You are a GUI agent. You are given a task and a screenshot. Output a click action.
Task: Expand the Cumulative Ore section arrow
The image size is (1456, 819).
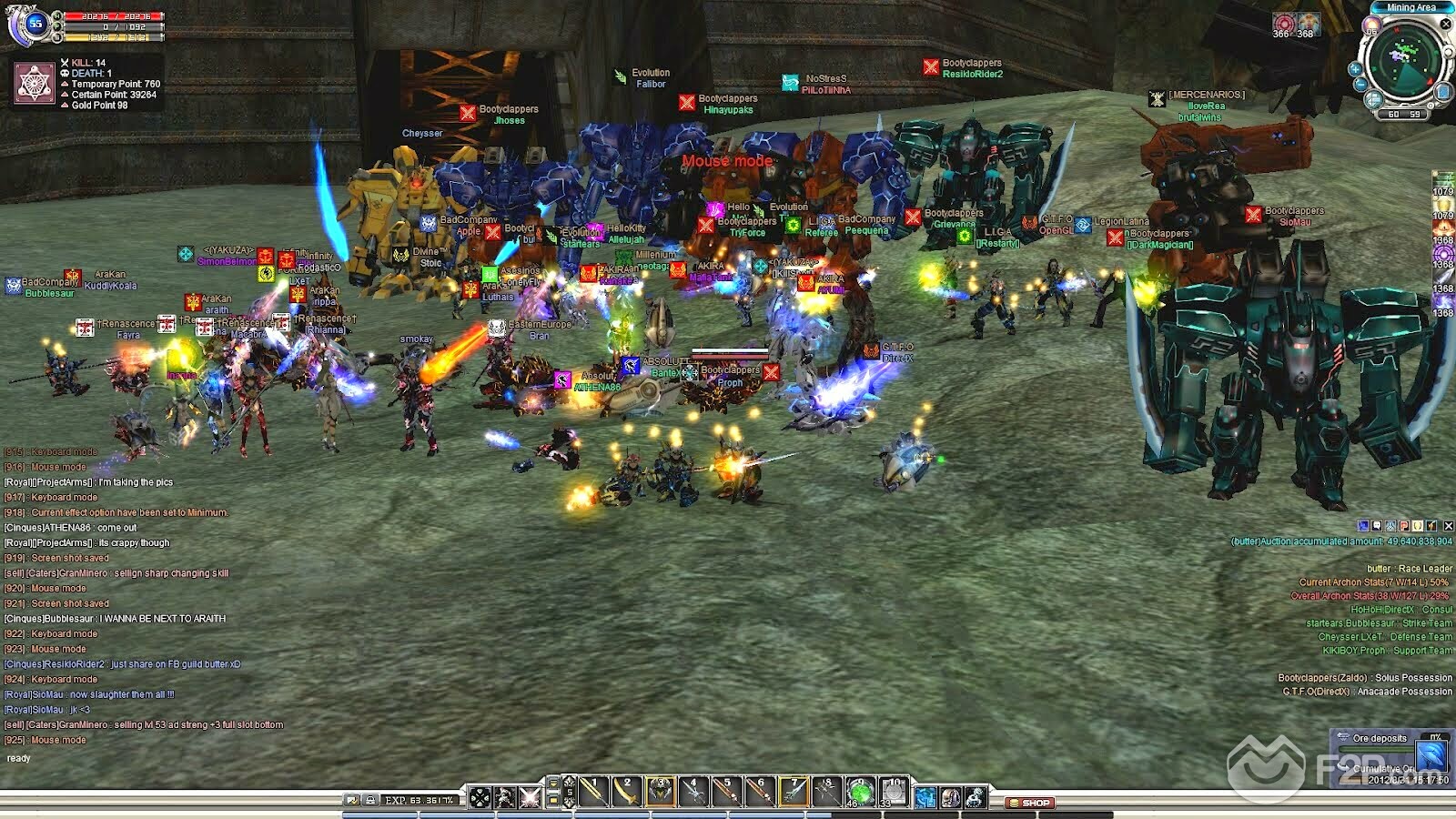tap(1344, 766)
